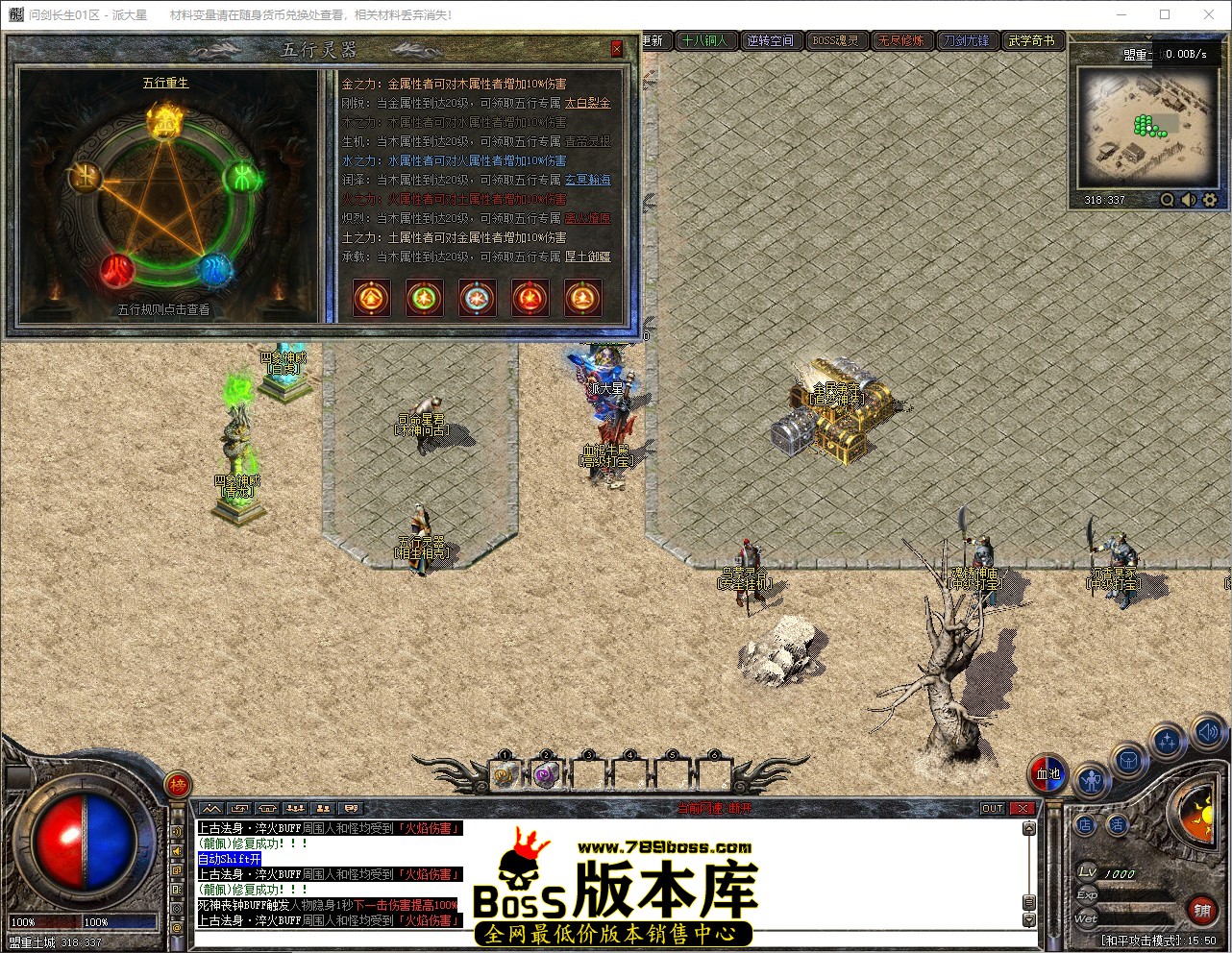This screenshot has width=1232, height=953.
Task: Toggle the minimap speaker icon
Action: click(x=1189, y=200)
